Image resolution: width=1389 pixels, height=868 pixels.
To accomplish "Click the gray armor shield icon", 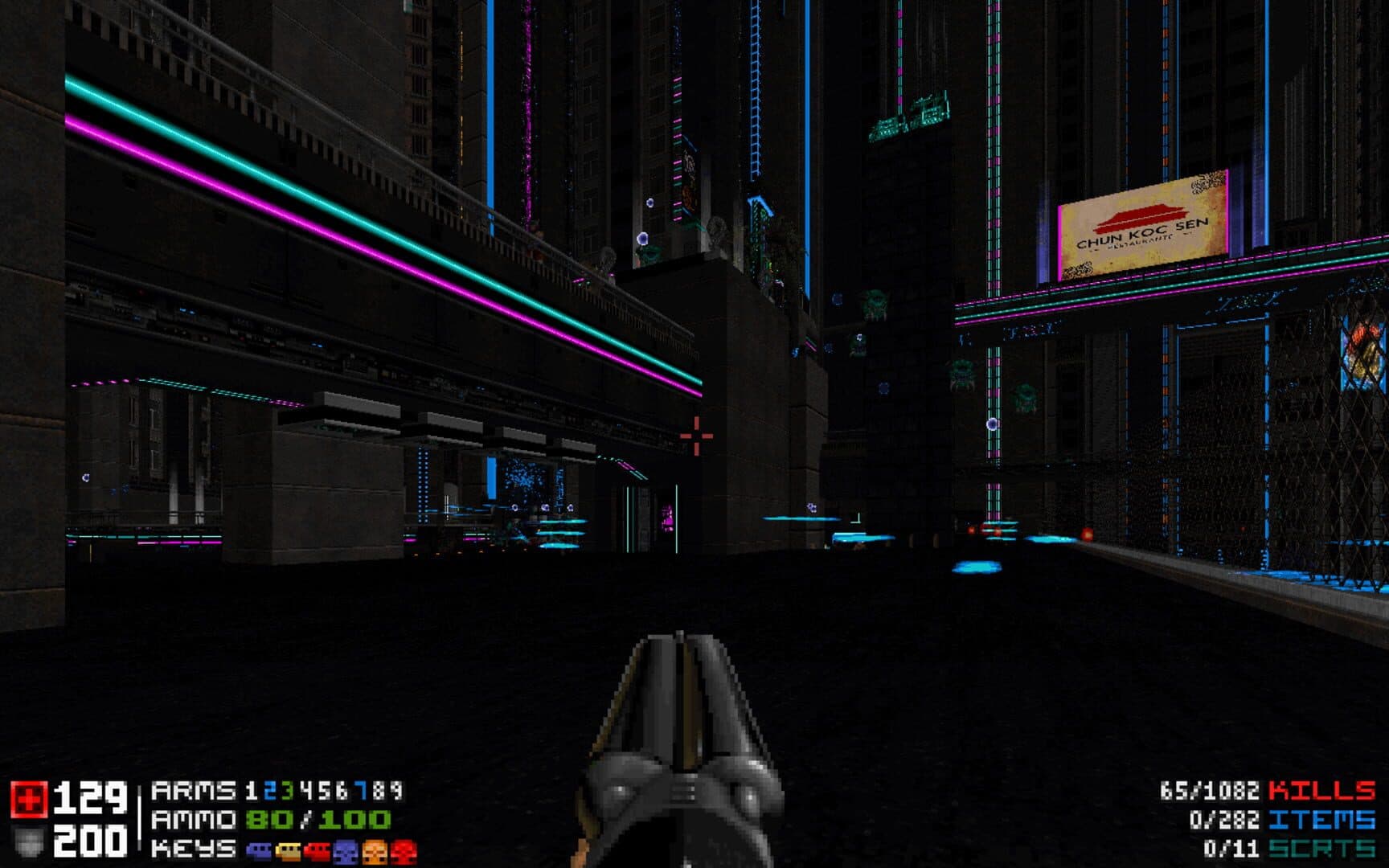I will tap(29, 841).
